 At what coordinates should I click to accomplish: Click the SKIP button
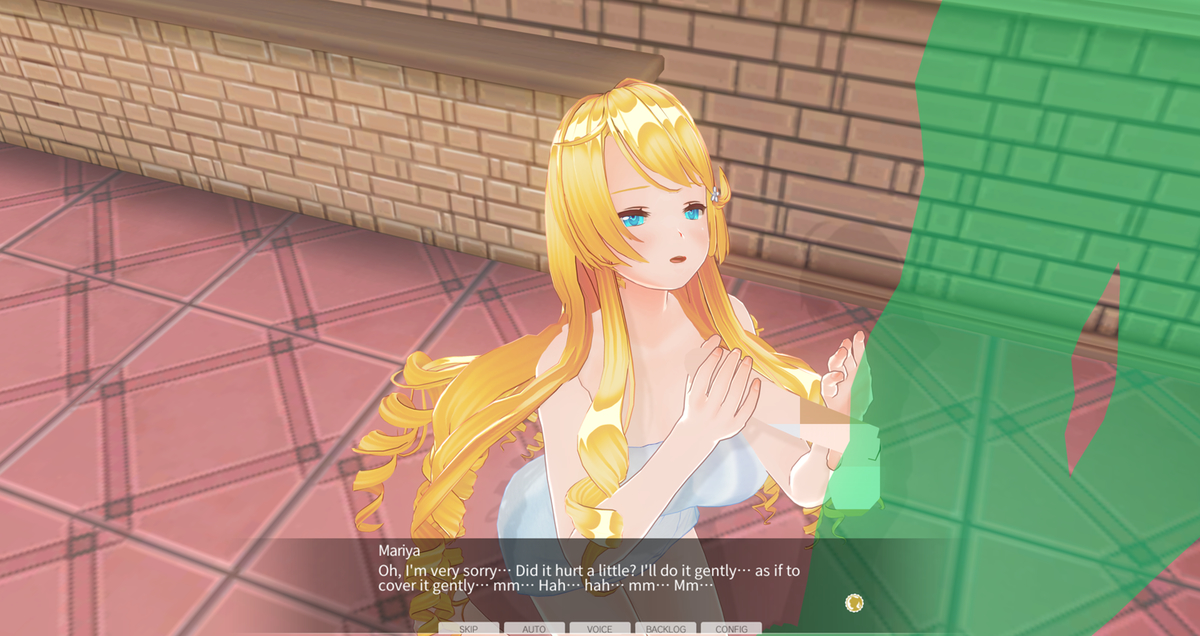pos(469,629)
